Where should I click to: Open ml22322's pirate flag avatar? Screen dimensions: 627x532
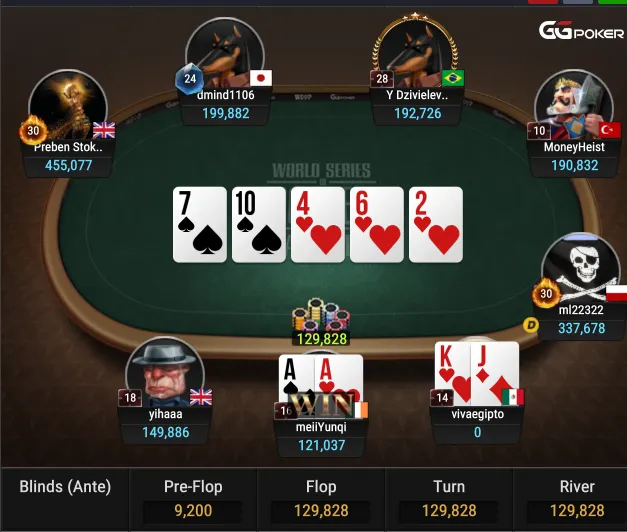[x=580, y=270]
